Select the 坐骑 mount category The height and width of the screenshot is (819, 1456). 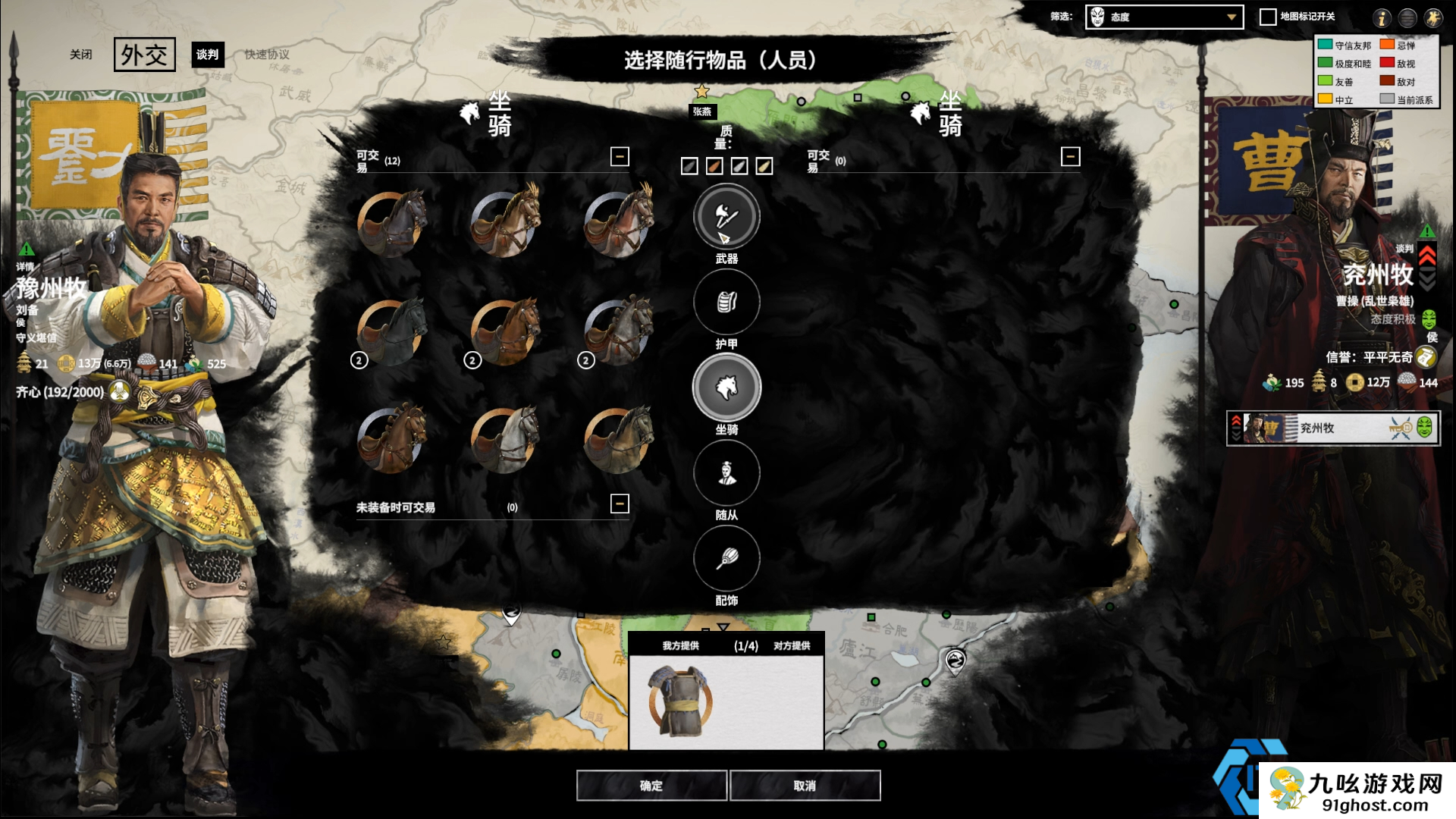click(x=726, y=388)
